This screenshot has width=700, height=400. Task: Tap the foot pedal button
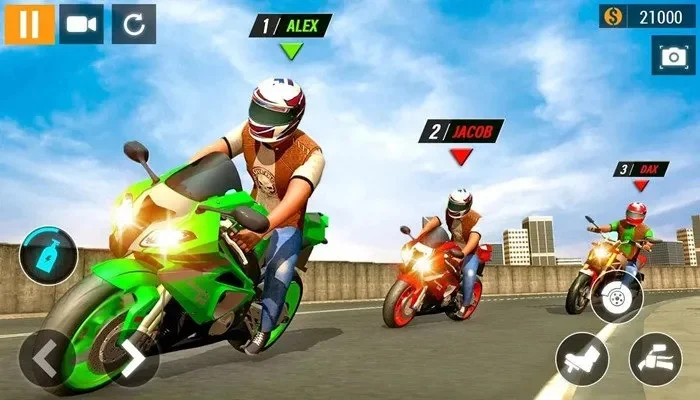581,358
